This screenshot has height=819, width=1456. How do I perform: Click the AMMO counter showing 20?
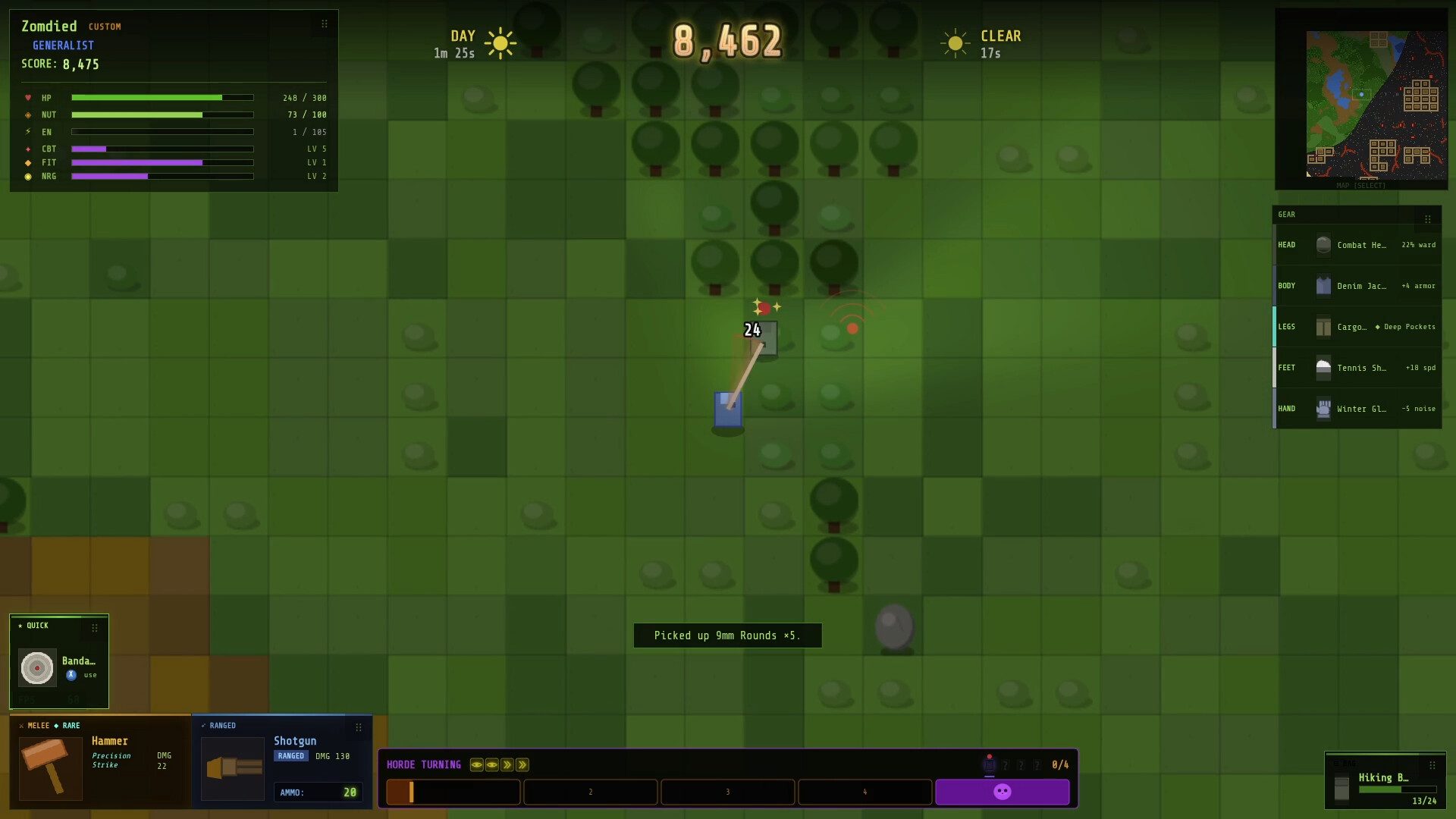coord(318,792)
